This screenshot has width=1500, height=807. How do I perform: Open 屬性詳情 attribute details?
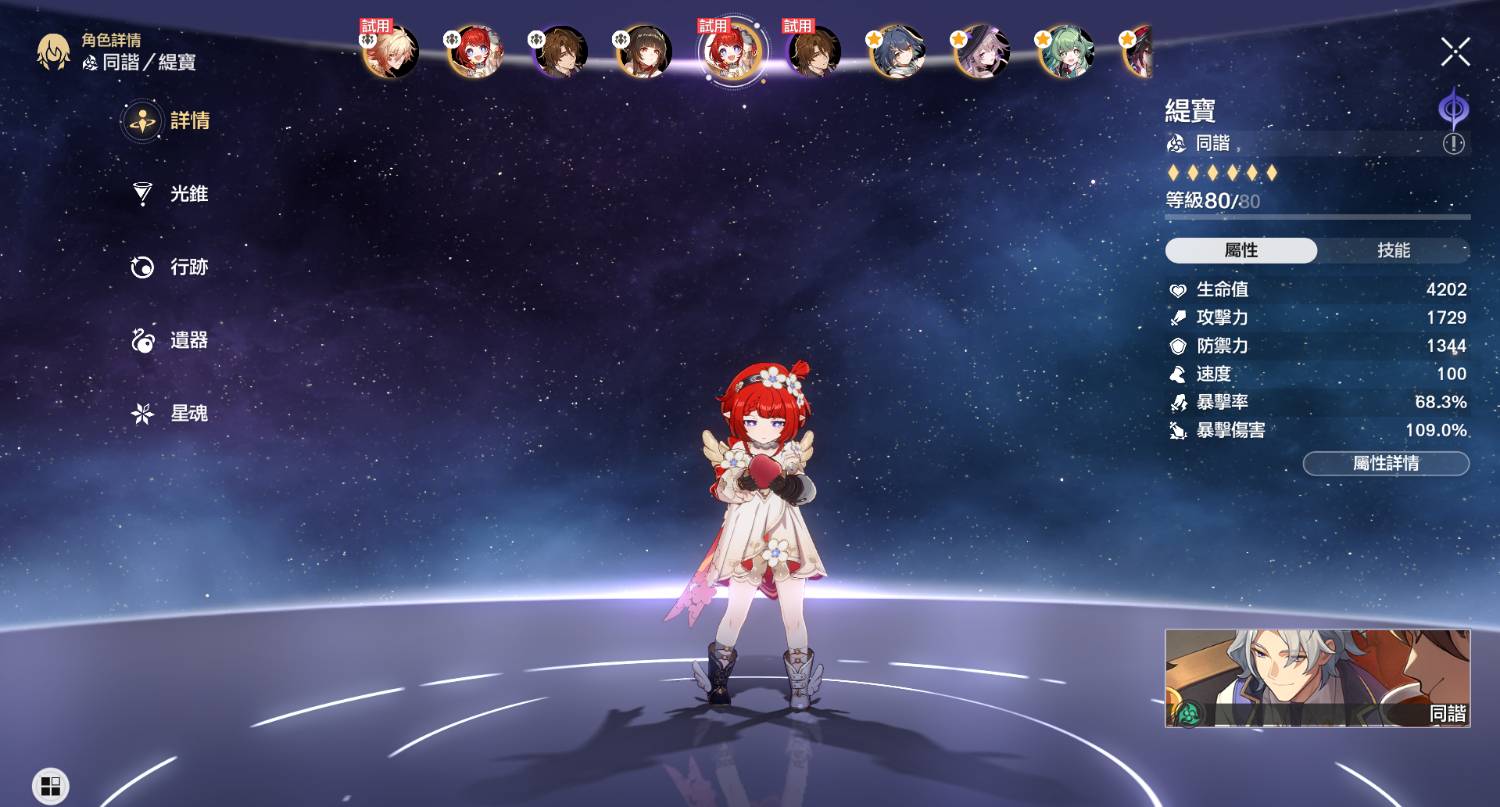click(x=1385, y=464)
